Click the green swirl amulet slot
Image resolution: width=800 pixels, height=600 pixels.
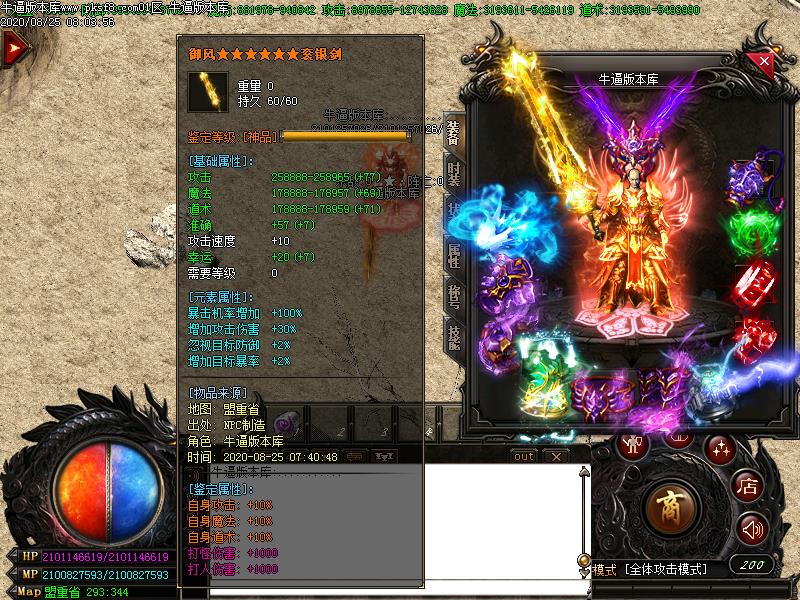pyautogui.click(x=752, y=232)
